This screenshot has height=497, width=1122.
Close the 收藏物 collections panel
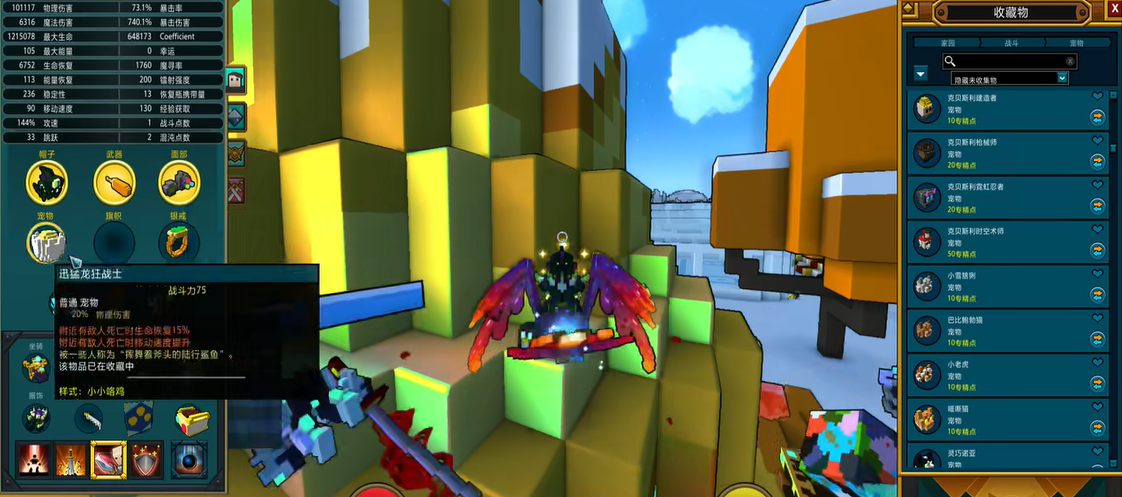[1114, 8]
